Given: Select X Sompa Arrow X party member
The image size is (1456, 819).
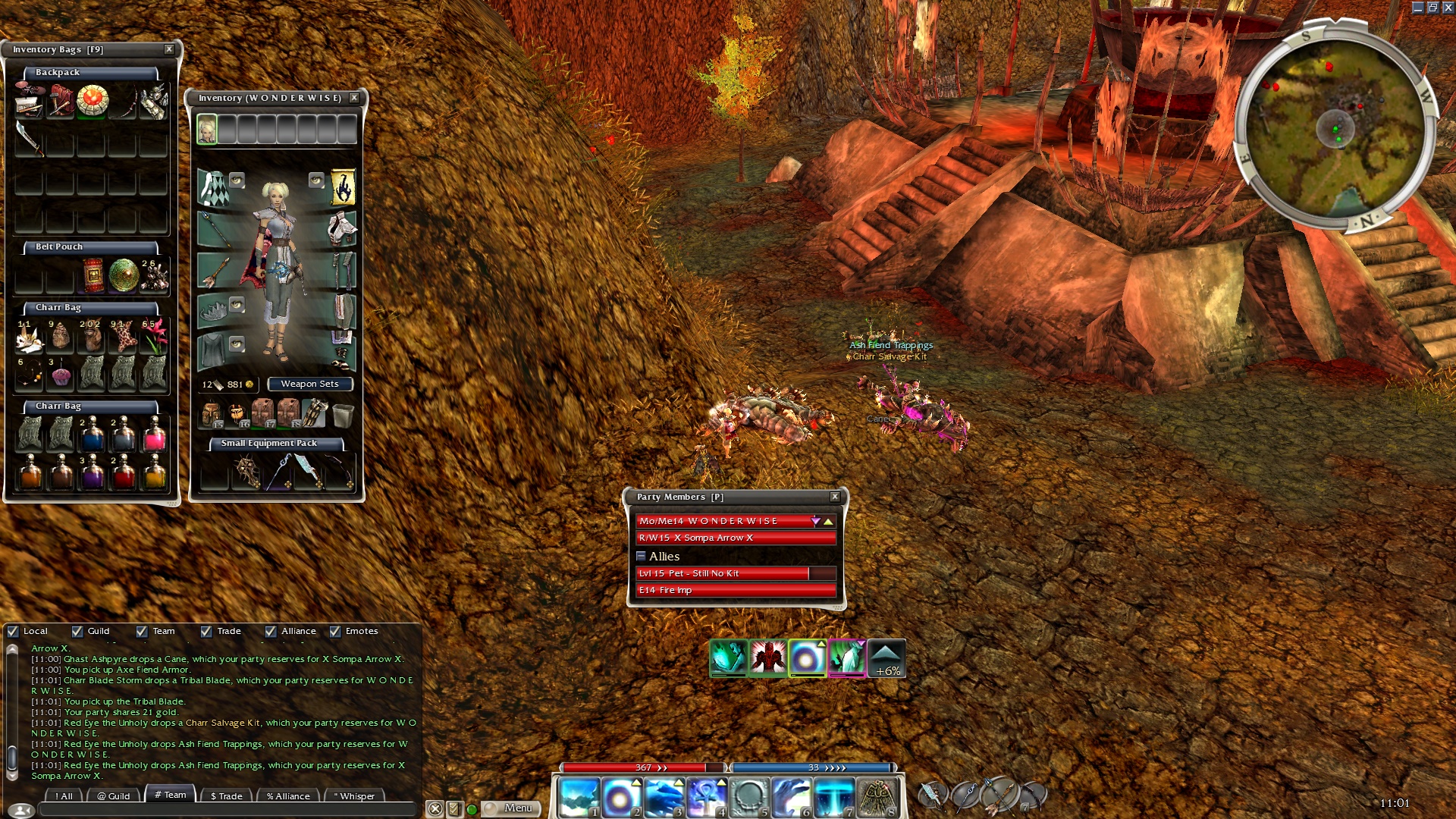Looking at the screenshot, I should (736, 538).
